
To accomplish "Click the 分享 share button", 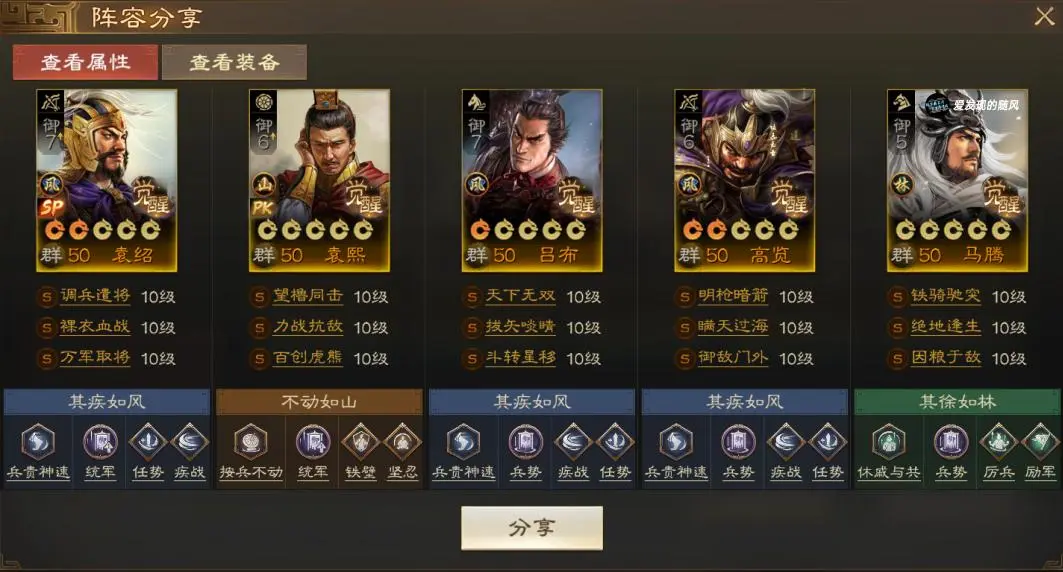I will click(x=531, y=528).
